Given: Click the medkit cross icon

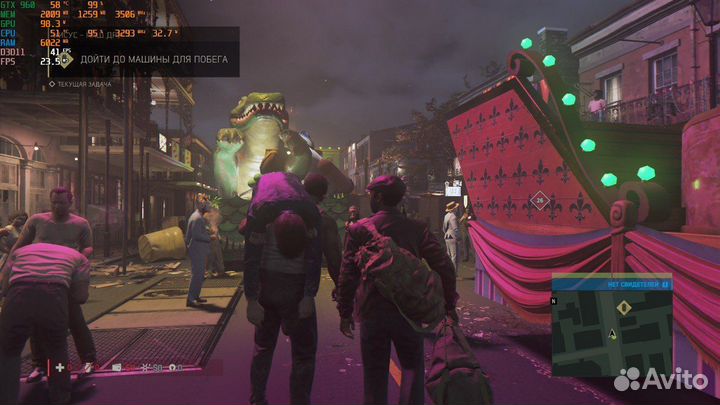Looking at the screenshot, I should 60,368.
